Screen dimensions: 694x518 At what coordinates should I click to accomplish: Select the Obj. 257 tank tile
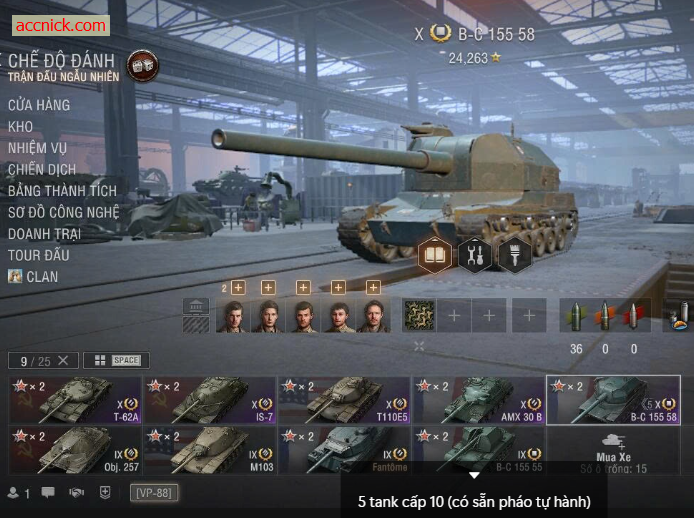coord(75,449)
